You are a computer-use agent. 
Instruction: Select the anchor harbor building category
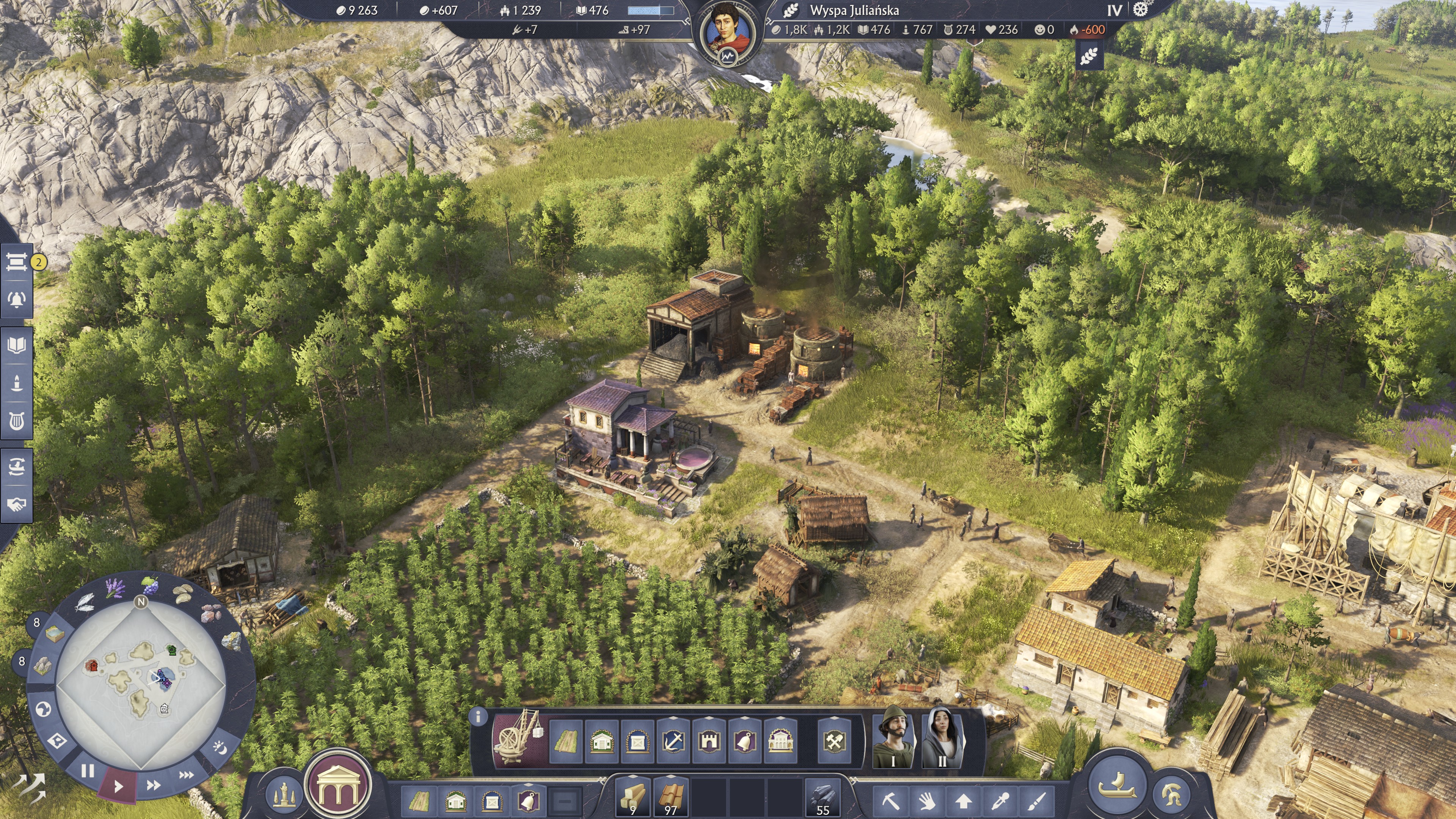coord(673,741)
